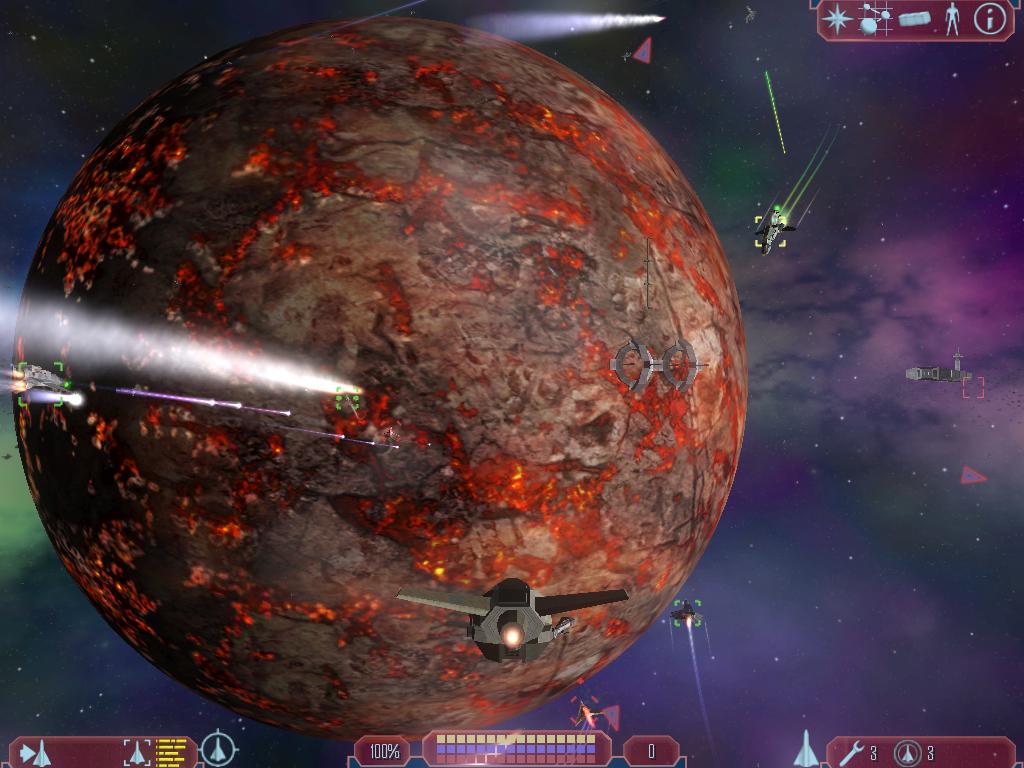
Task: Show the circled 'i' information panel
Action: [x=989, y=19]
